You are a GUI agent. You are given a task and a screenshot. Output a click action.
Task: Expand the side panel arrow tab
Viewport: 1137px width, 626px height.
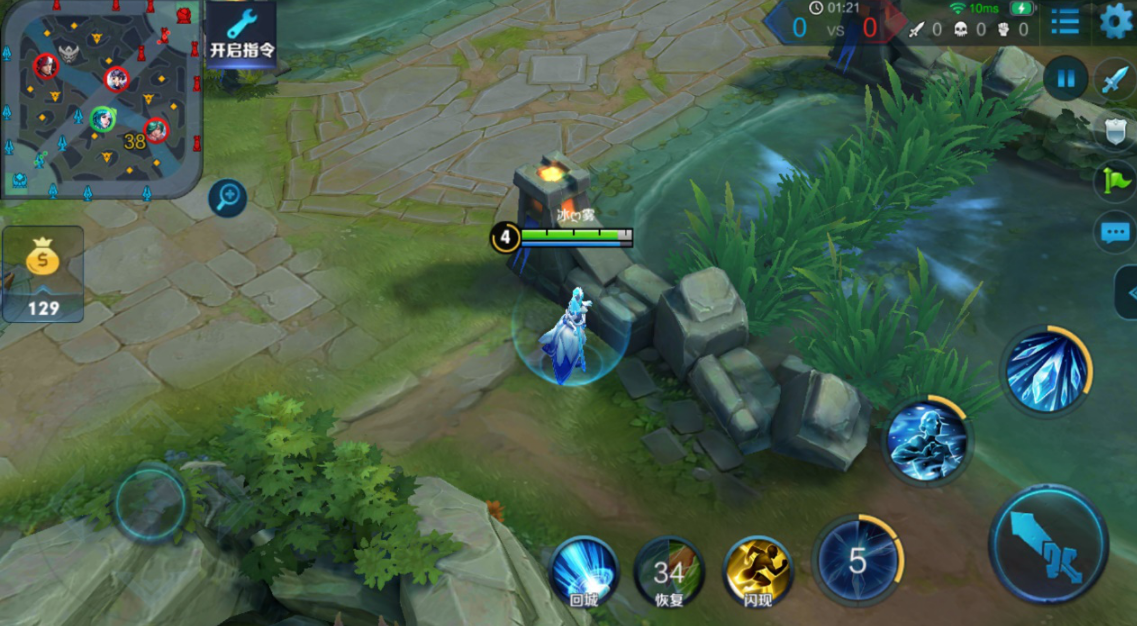(x=1127, y=293)
